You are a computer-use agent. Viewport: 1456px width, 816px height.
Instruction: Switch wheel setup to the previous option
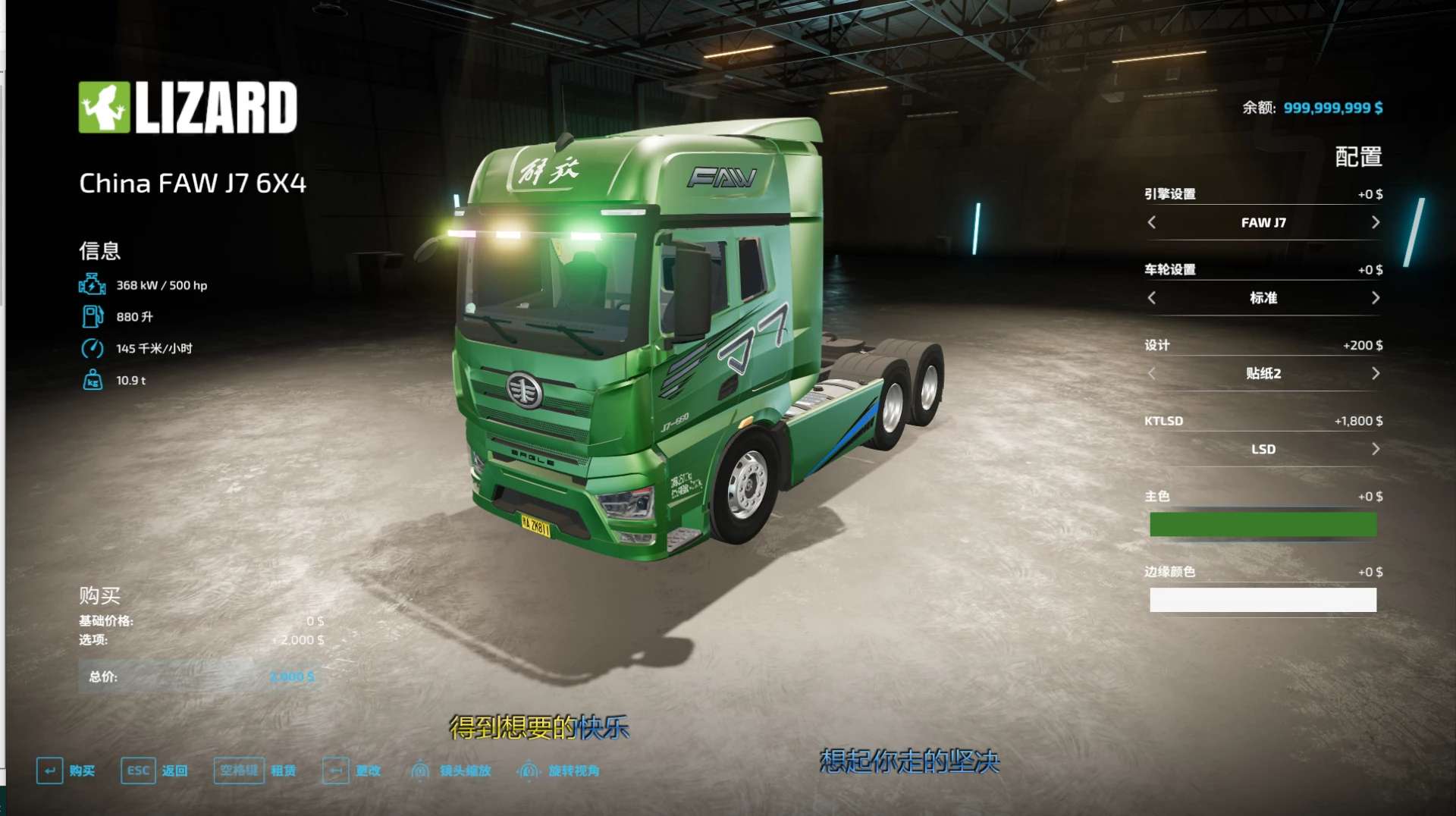pyautogui.click(x=1152, y=298)
